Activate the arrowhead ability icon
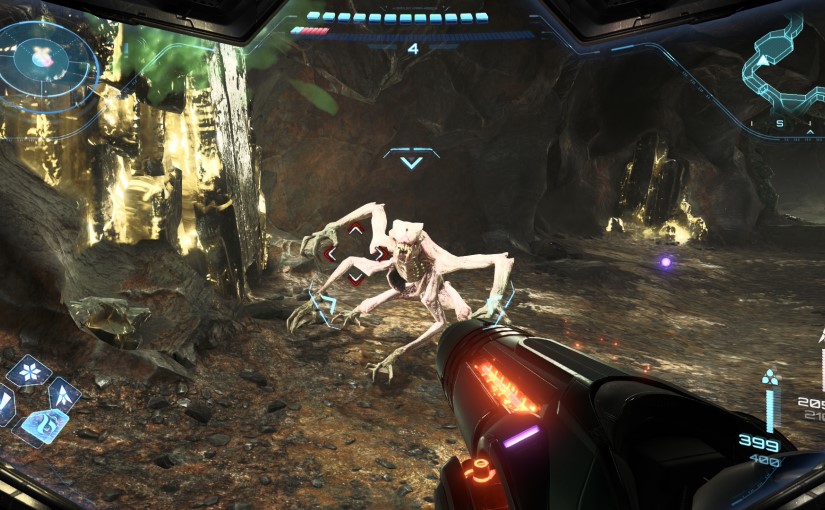This screenshot has height=510, width=825. [64, 393]
